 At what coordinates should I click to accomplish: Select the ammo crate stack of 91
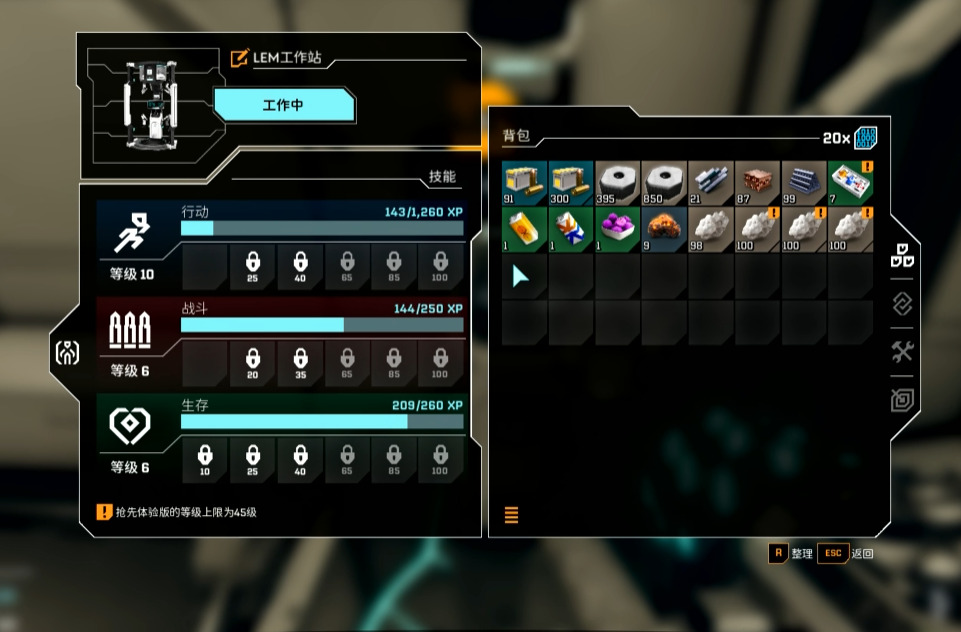(524, 183)
